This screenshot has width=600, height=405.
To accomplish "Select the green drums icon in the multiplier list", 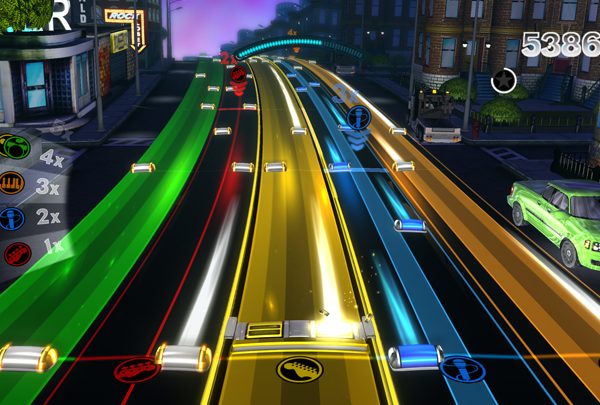I will pyautogui.click(x=13, y=148).
